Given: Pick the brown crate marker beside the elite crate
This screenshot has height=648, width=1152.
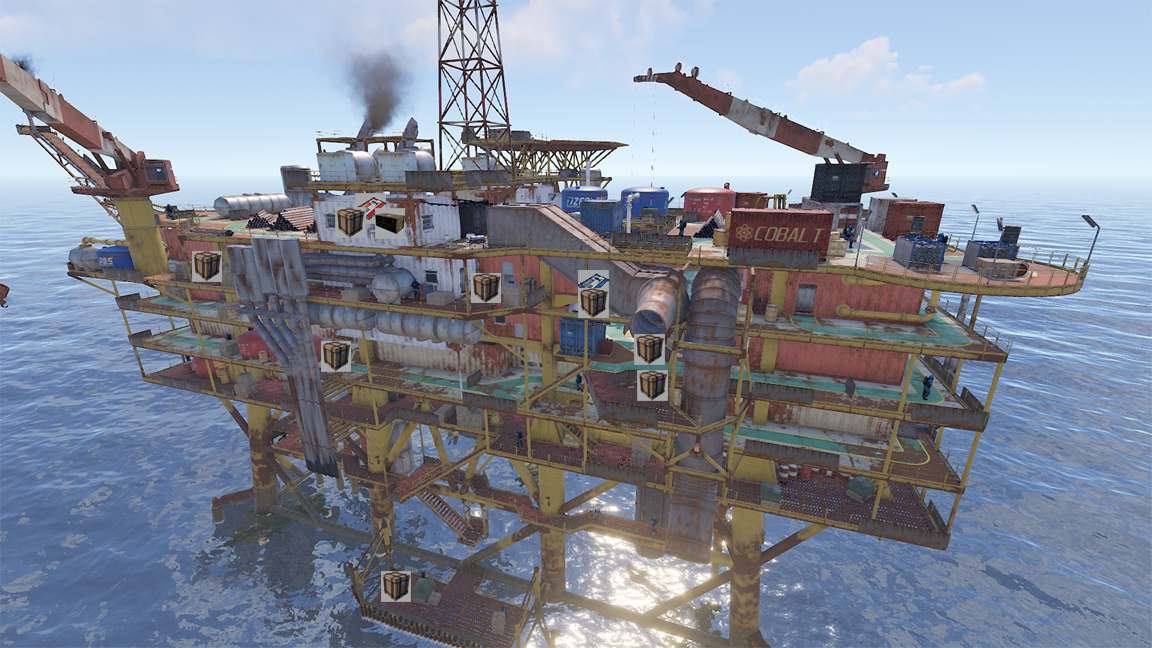Looking at the screenshot, I should [x=350, y=222].
